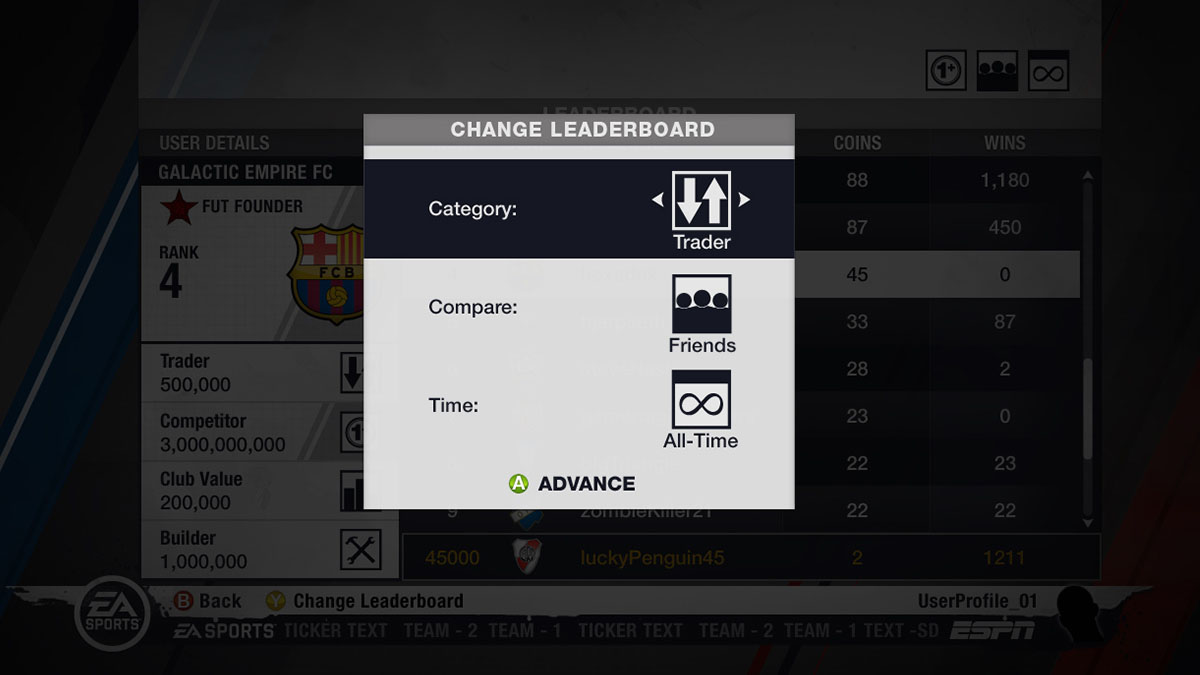Screen dimensions: 1200x675
Task: Click the infinity All-Time icon at top right
Action: click(x=1048, y=71)
